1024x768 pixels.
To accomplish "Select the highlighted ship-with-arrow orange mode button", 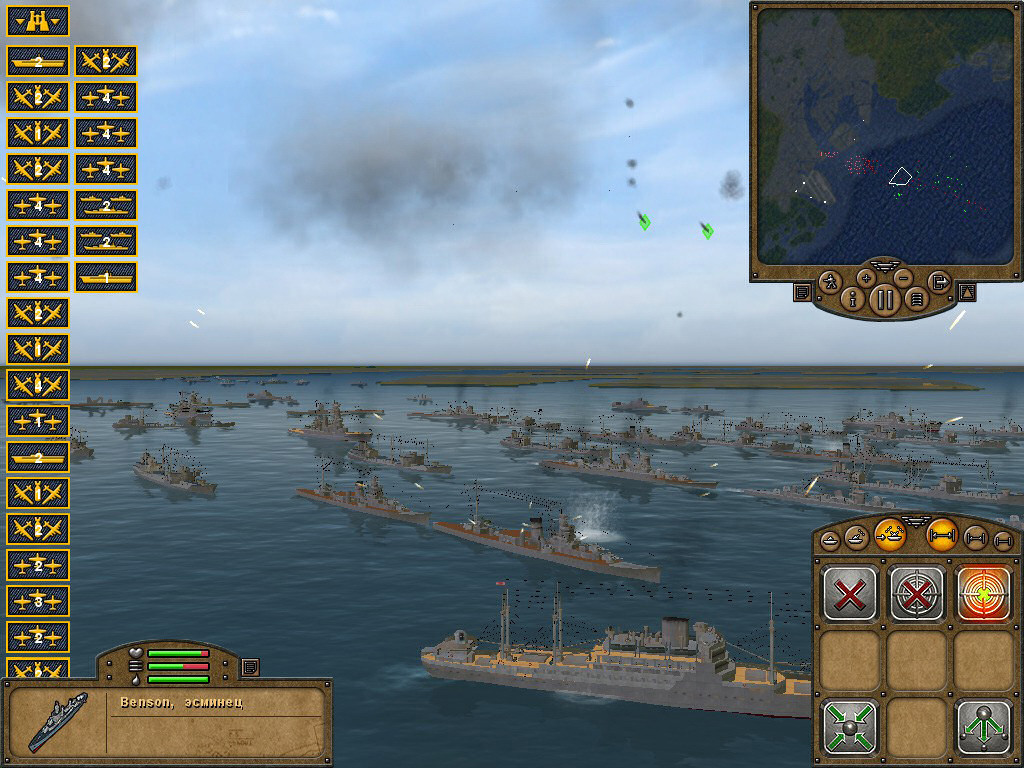I will [x=889, y=535].
